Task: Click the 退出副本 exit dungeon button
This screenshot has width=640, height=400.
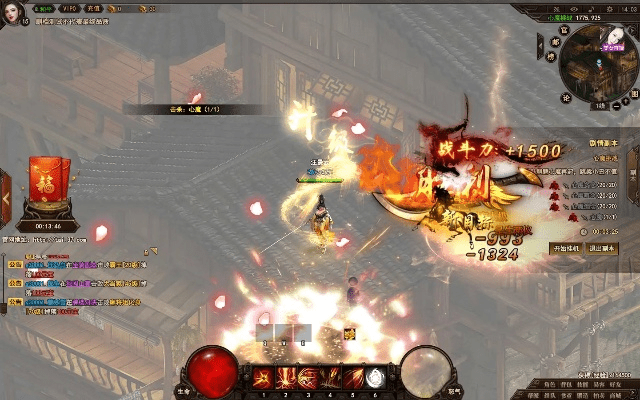Action: tap(601, 247)
